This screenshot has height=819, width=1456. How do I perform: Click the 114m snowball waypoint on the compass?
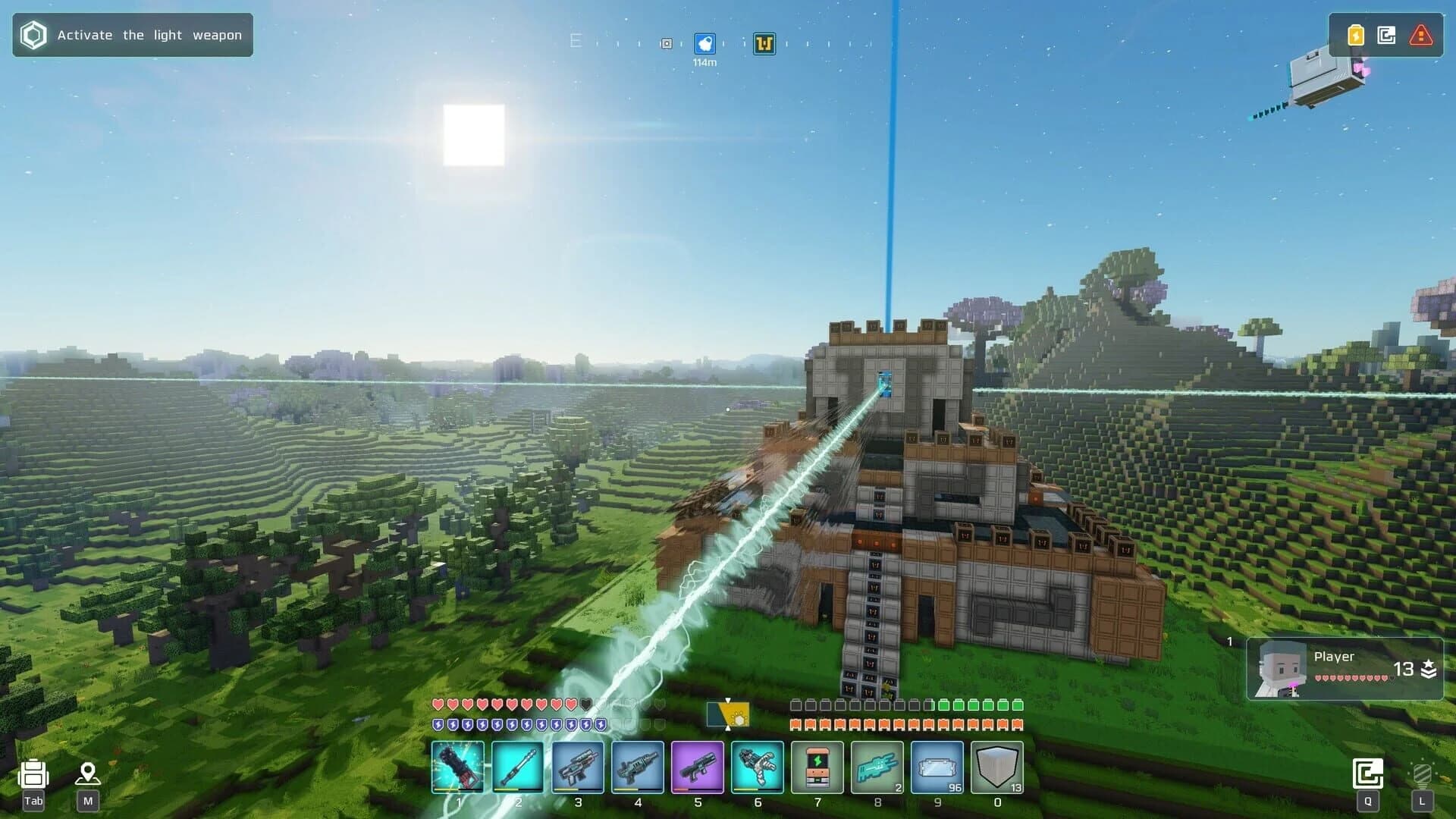(705, 44)
